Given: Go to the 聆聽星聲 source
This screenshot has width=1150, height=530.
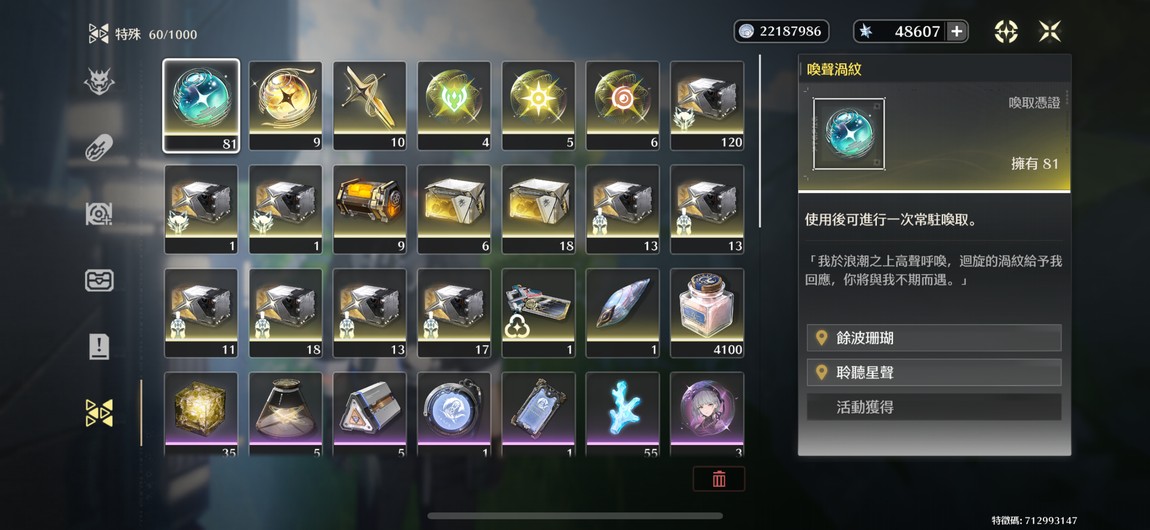Looking at the screenshot, I should (x=934, y=372).
